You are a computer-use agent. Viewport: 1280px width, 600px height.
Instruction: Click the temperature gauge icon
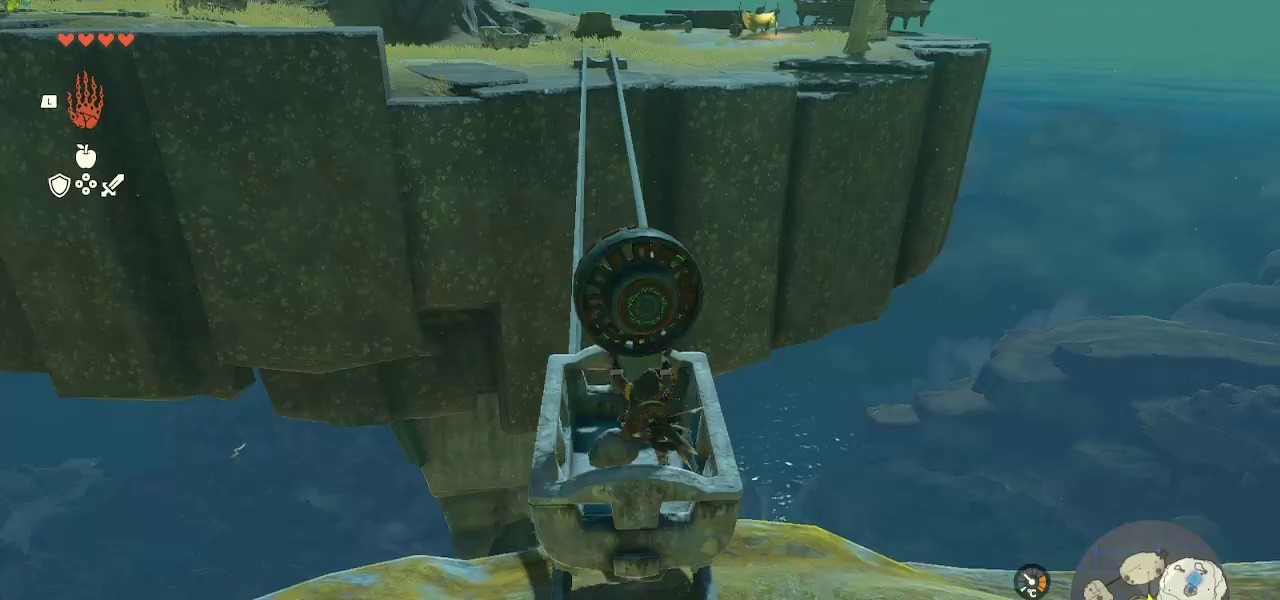pos(1032,581)
